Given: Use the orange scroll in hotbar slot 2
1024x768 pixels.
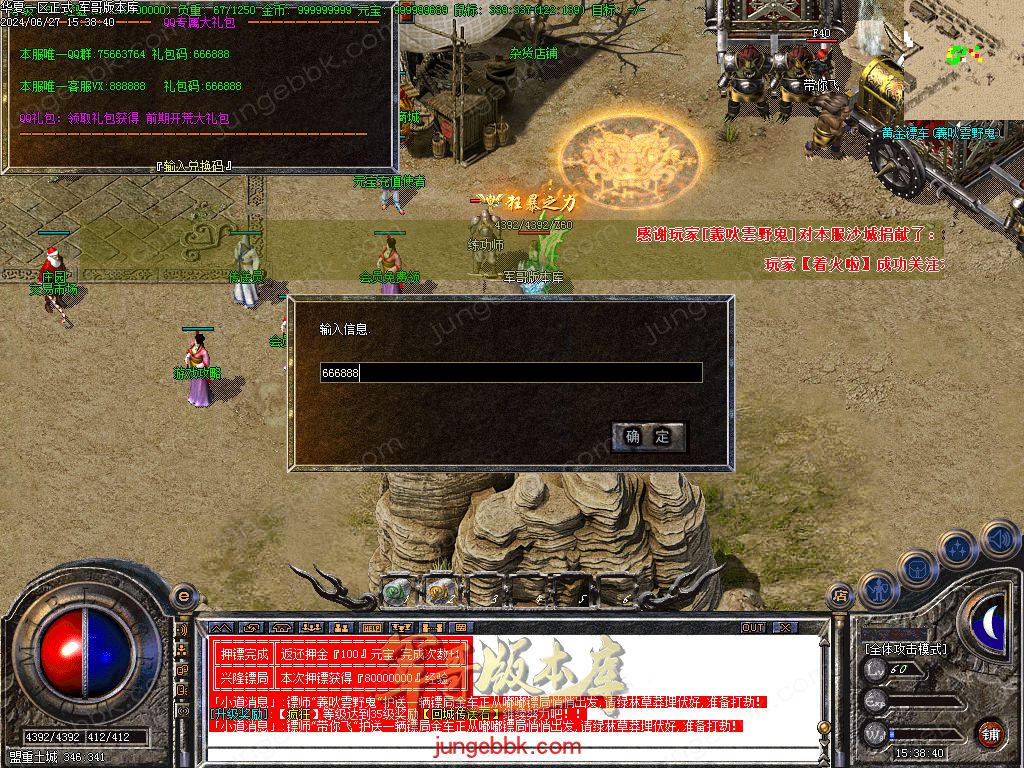Looking at the screenshot, I should point(437,592).
